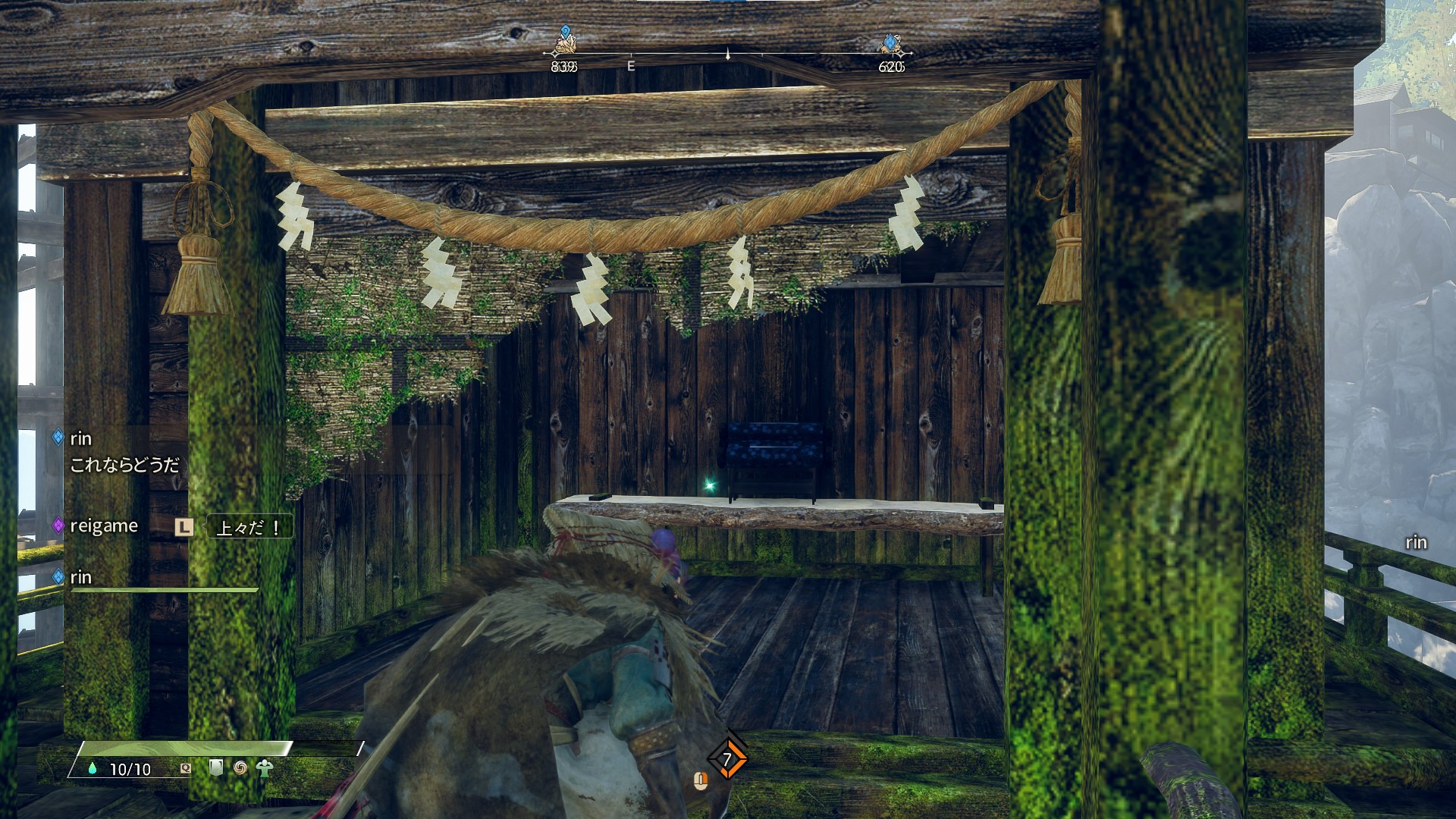
Task: Click the right monster marker on the compass
Action: click(x=891, y=43)
